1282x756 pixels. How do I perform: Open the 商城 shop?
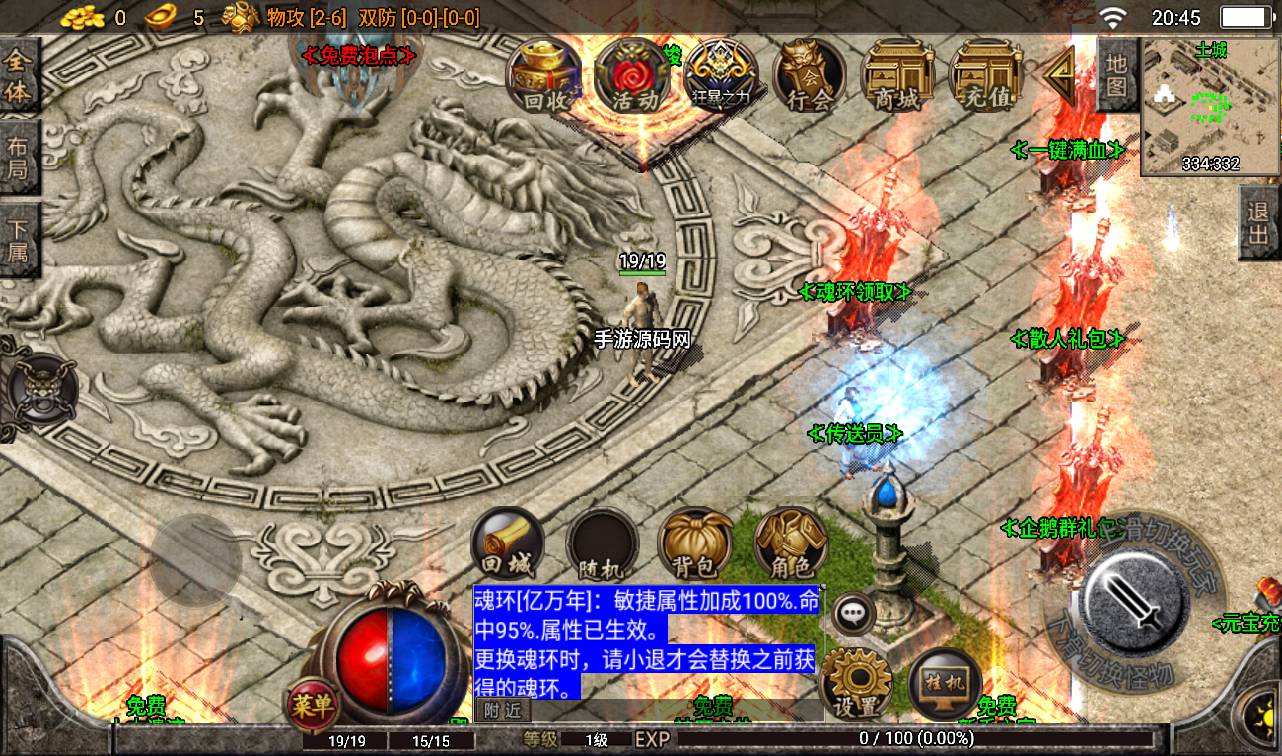click(x=897, y=77)
